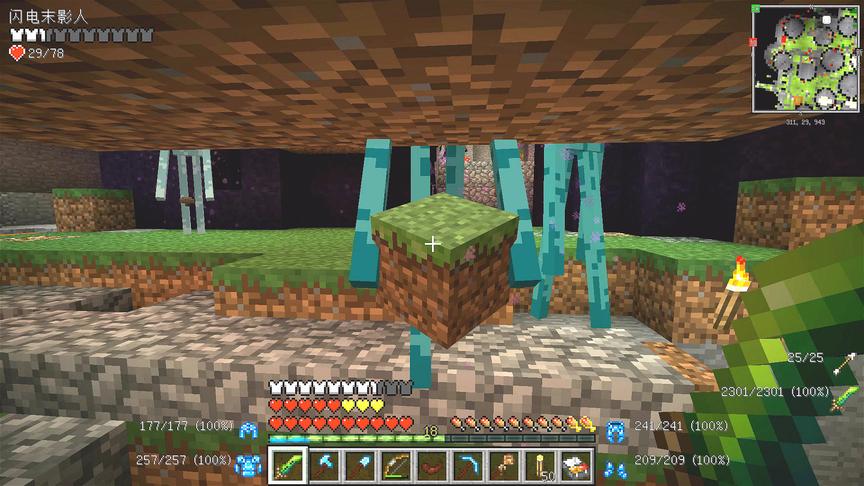Click the held green sword durability icon
This screenshot has width=864, height=486.
tap(846, 396)
